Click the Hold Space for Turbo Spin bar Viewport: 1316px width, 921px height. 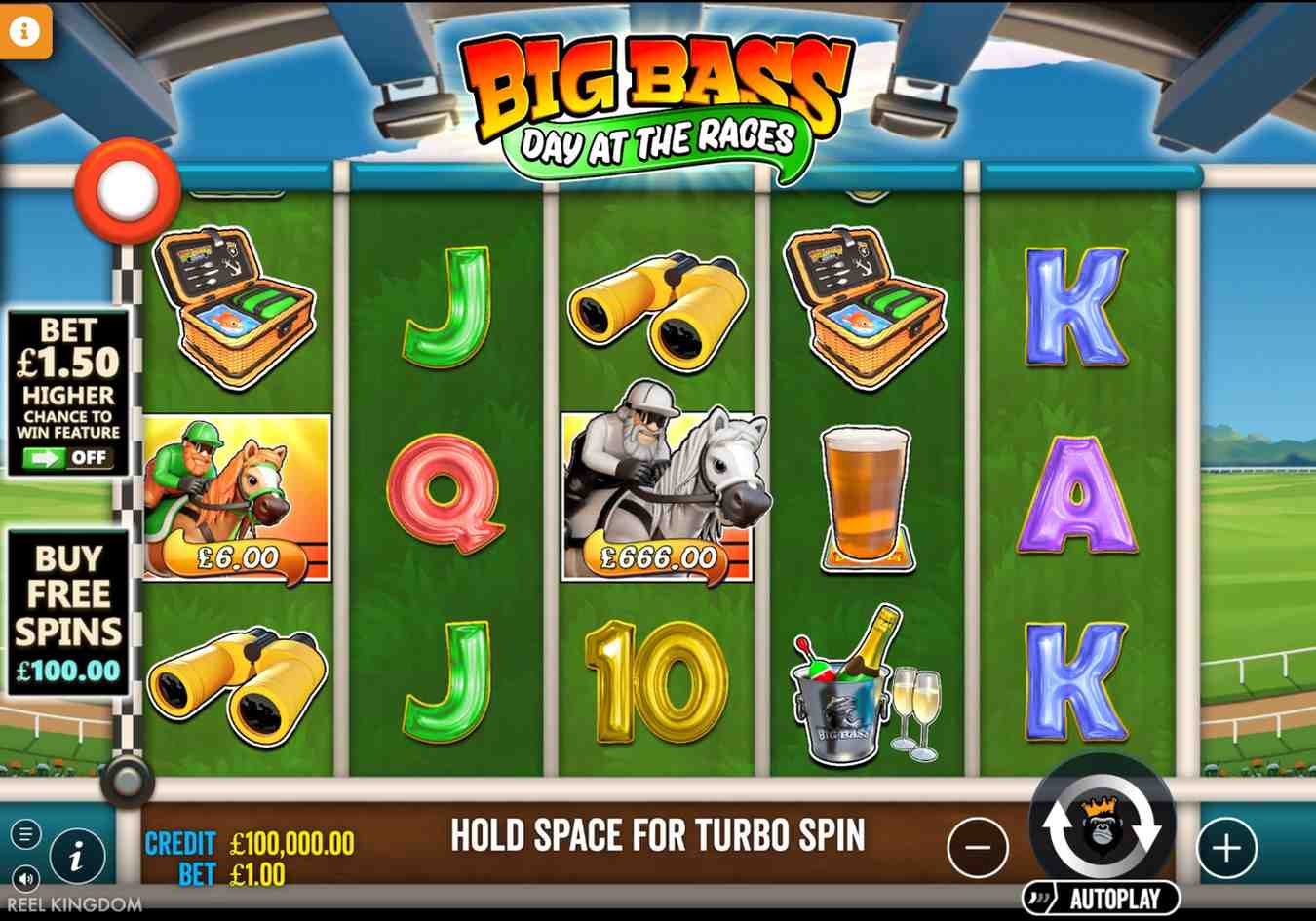click(658, 836)
